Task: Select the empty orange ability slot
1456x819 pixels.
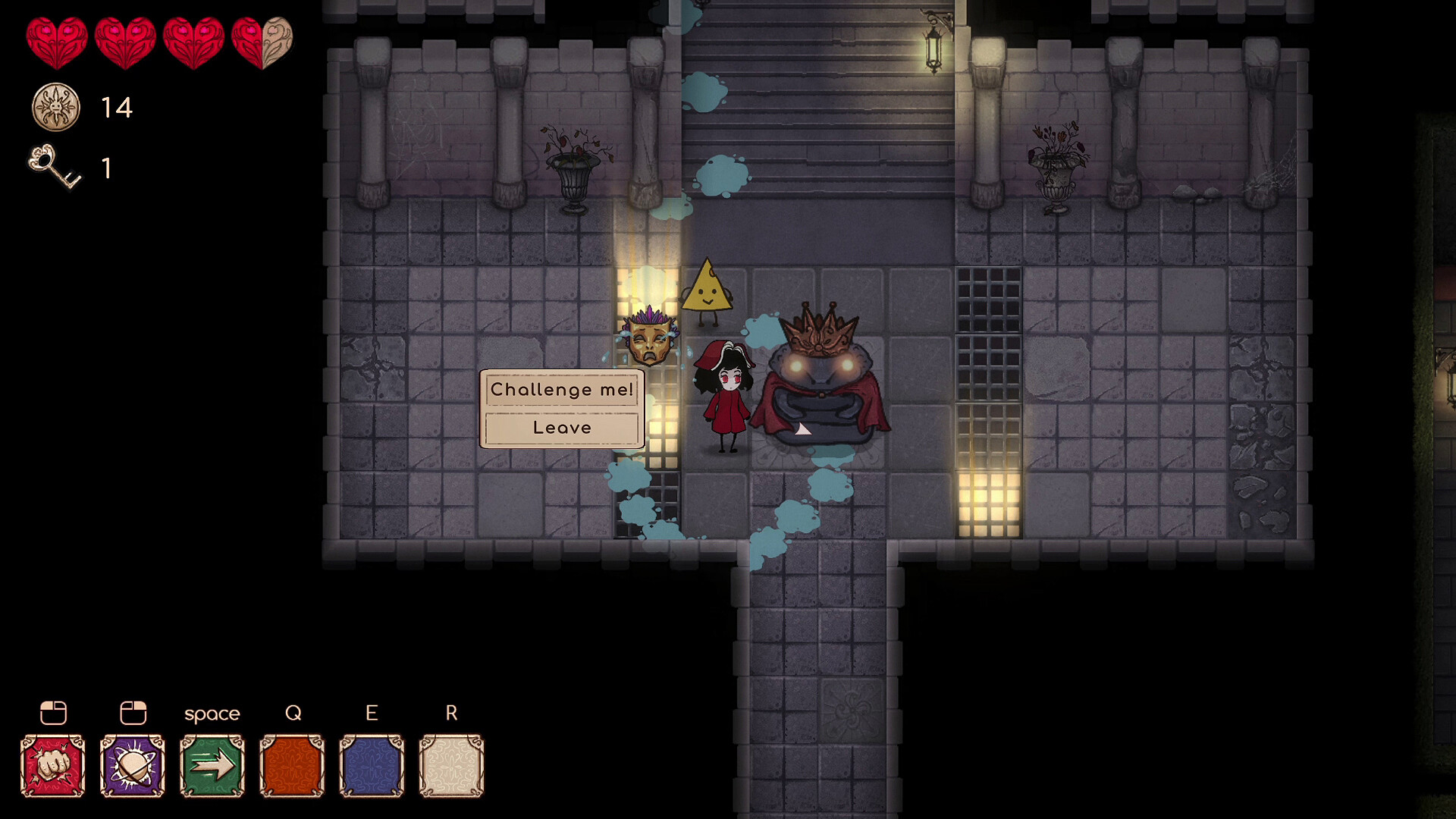Action: [x=292, y=765]
